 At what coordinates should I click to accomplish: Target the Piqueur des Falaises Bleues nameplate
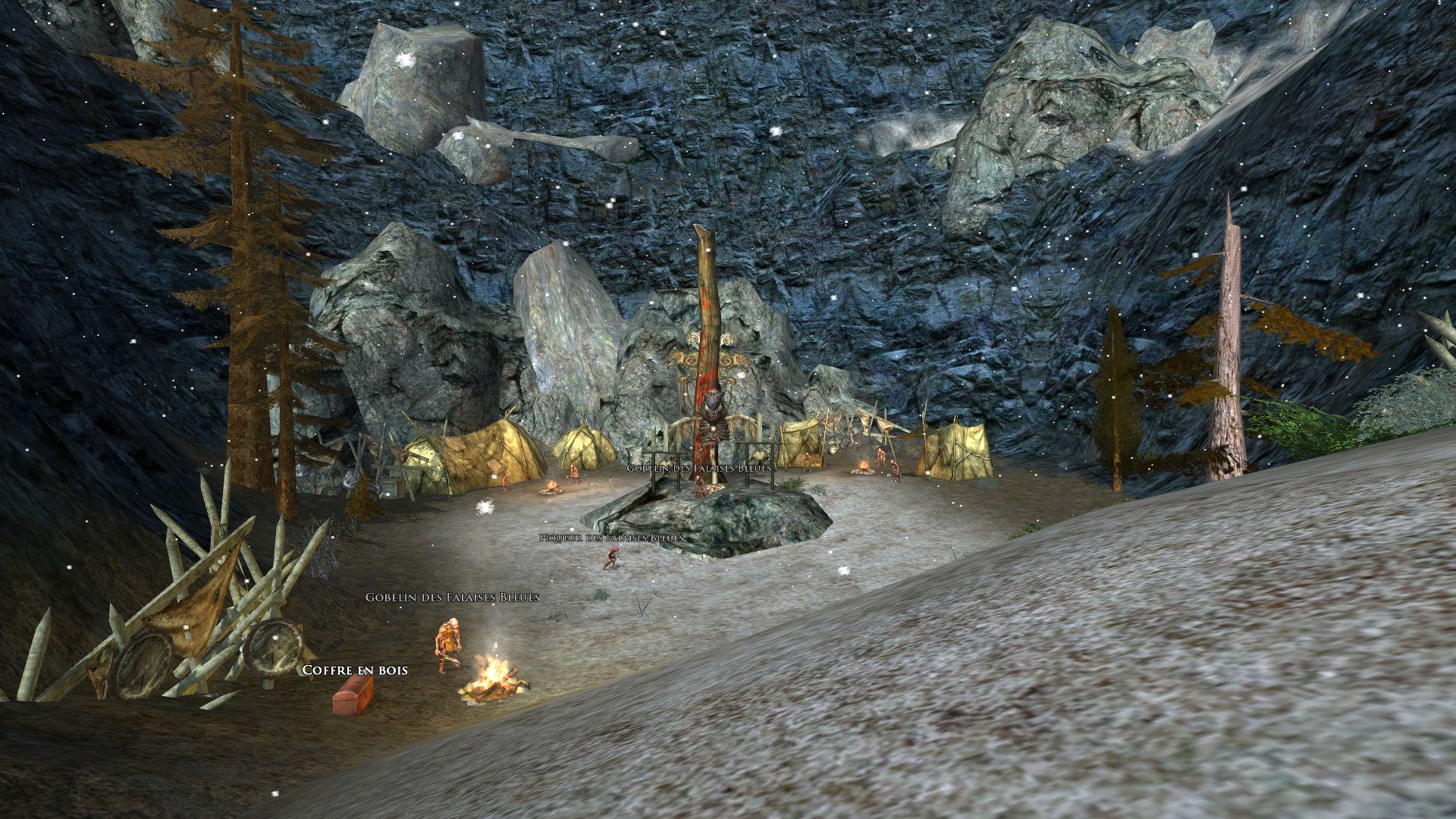pos(611,538)
